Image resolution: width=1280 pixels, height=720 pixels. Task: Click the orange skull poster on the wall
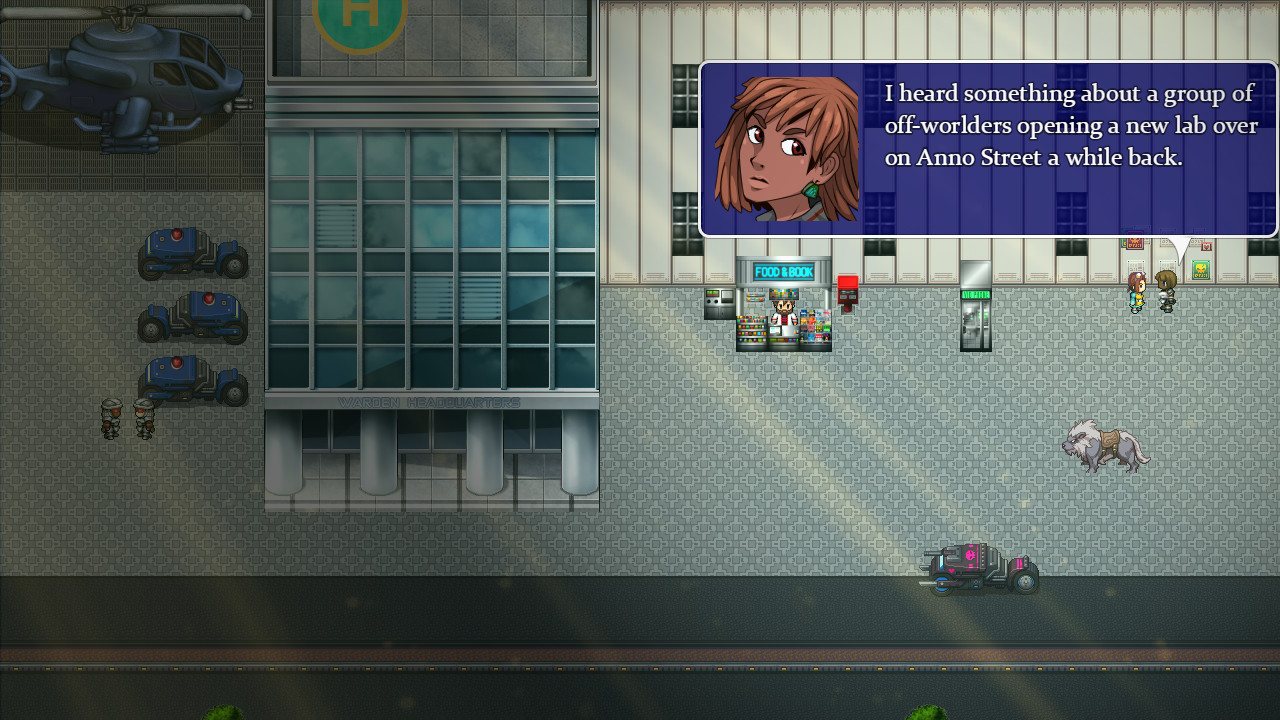tap(1133, 243)
